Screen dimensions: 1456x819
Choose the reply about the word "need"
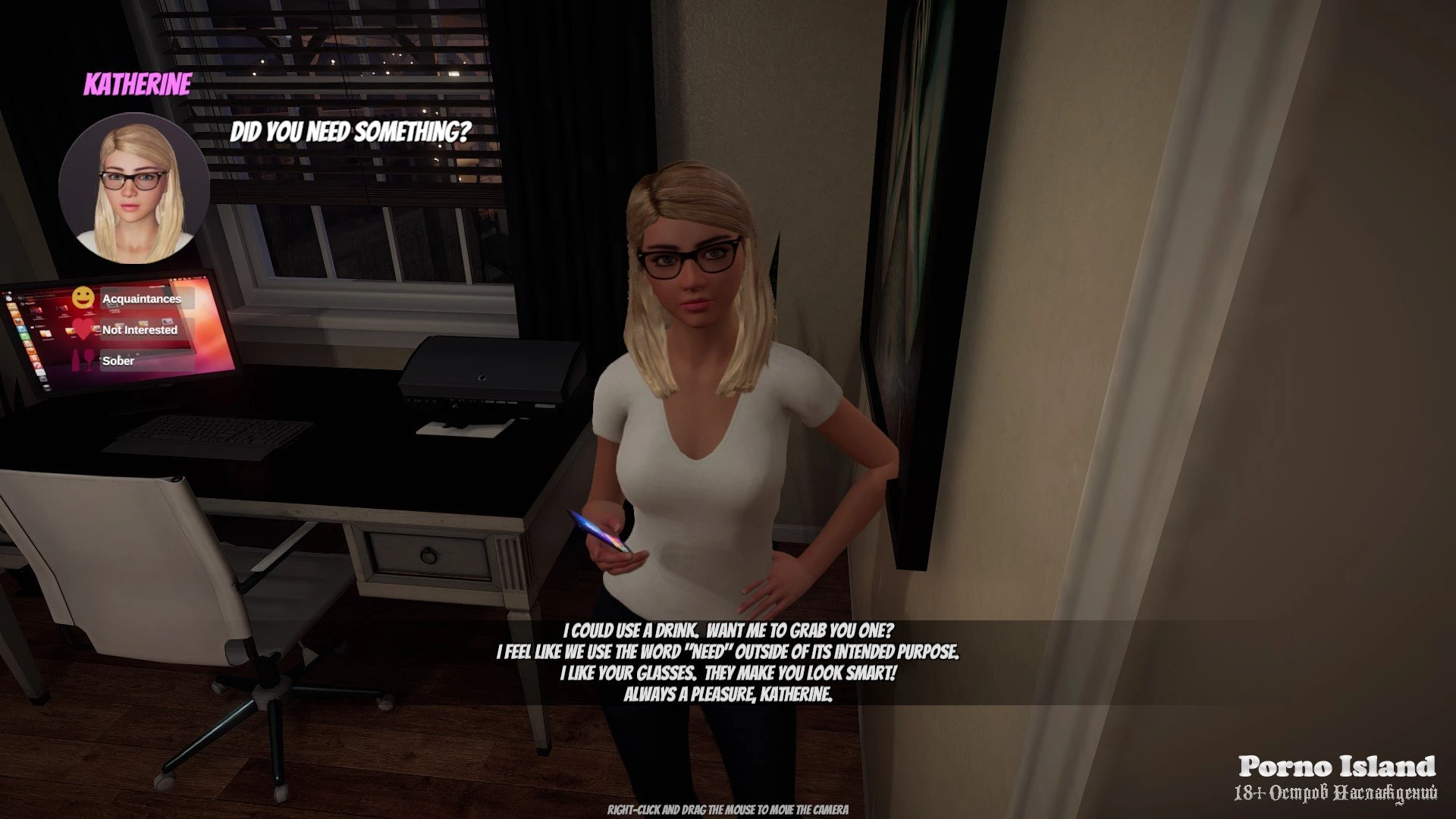(728, 651)
